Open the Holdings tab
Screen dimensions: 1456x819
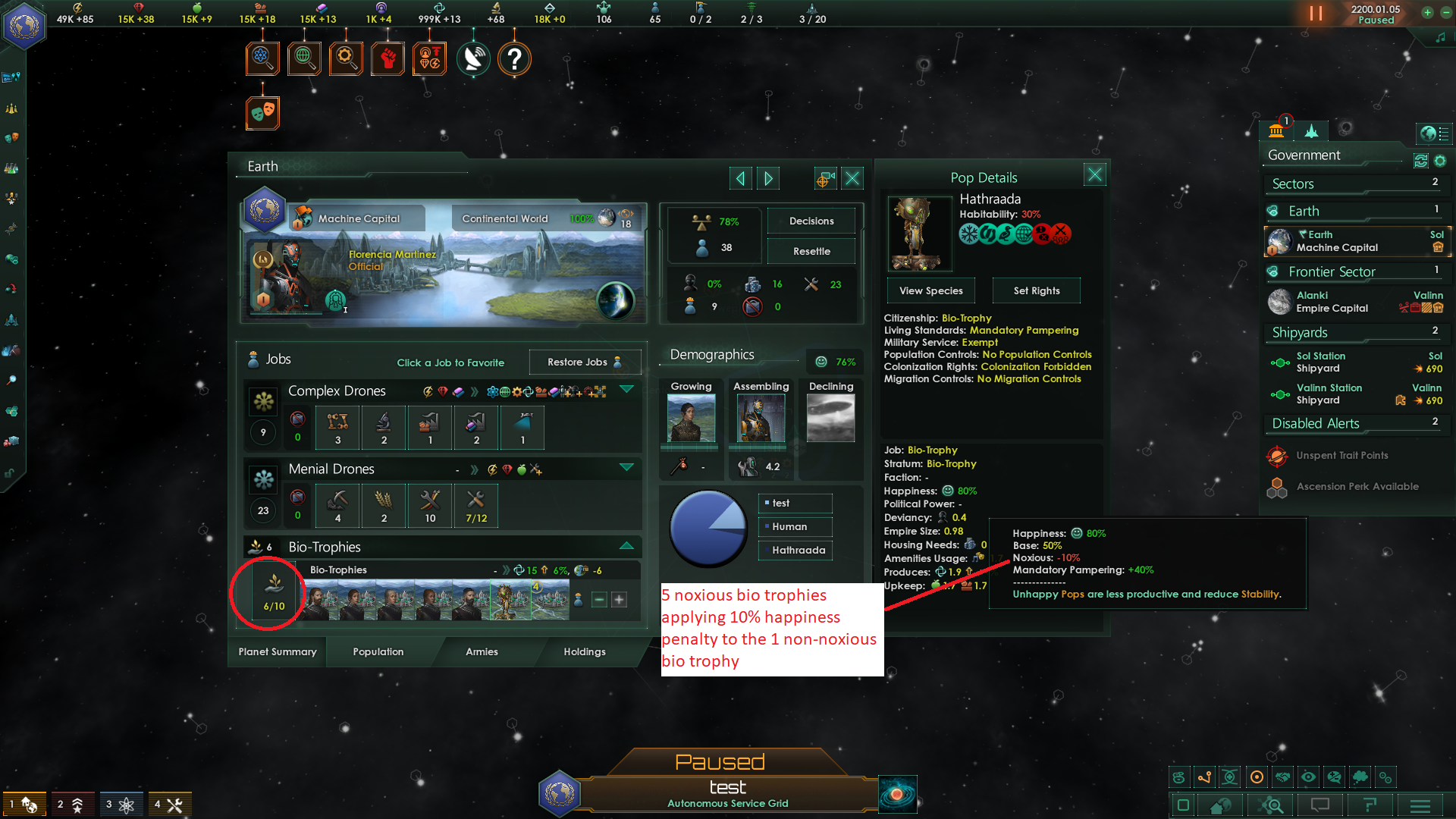pos(585,652)
